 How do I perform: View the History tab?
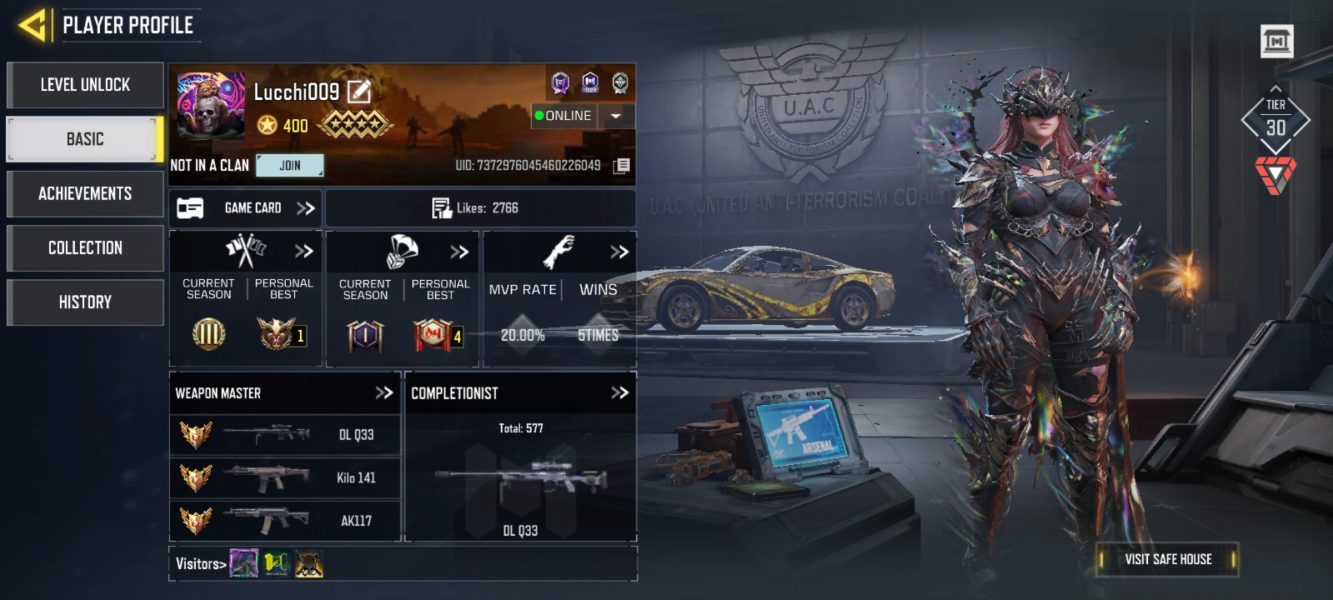tap(85, 301)
